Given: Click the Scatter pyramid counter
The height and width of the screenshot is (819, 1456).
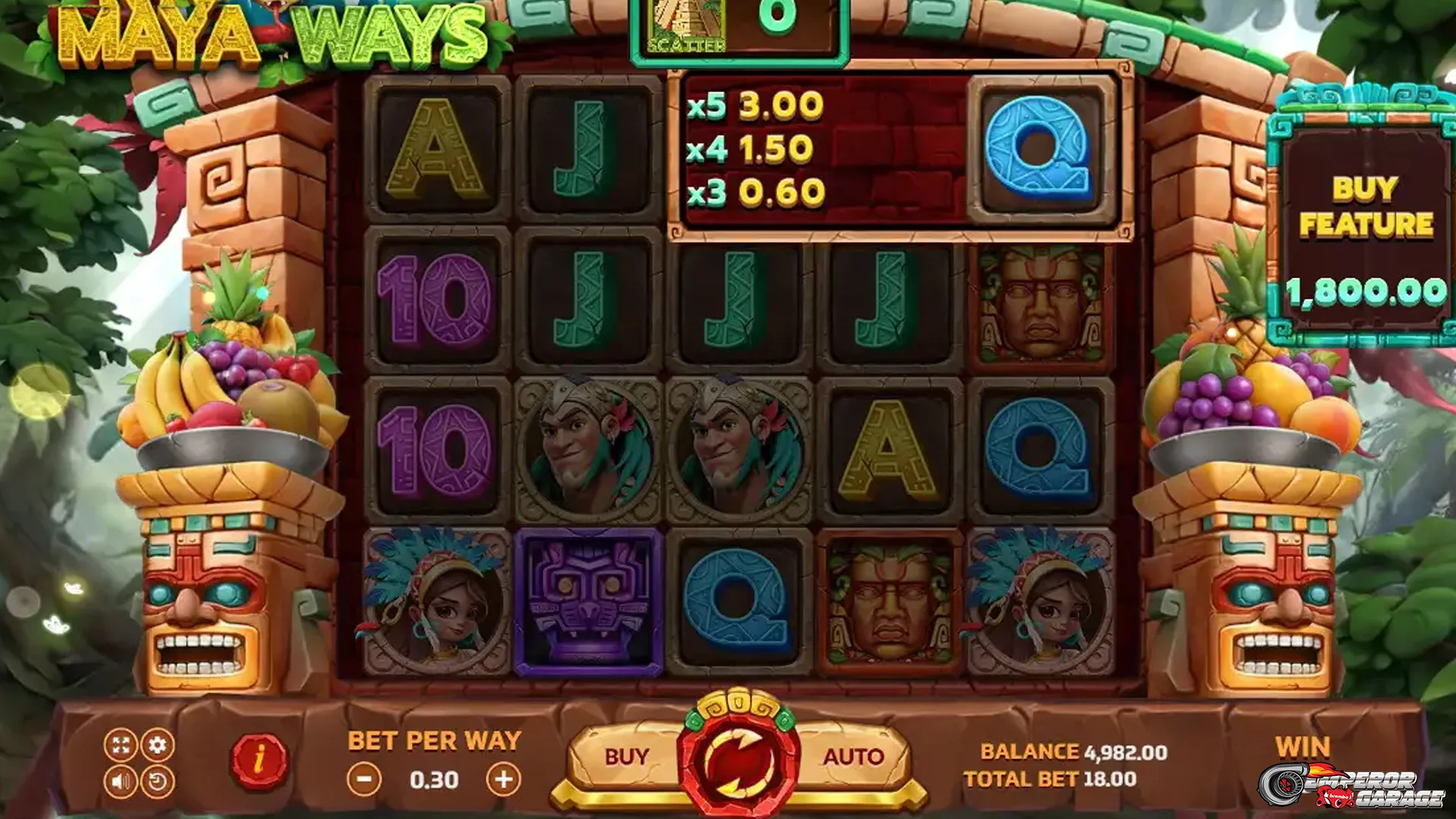Looking at the screenshot, I should tap(737, 23).
